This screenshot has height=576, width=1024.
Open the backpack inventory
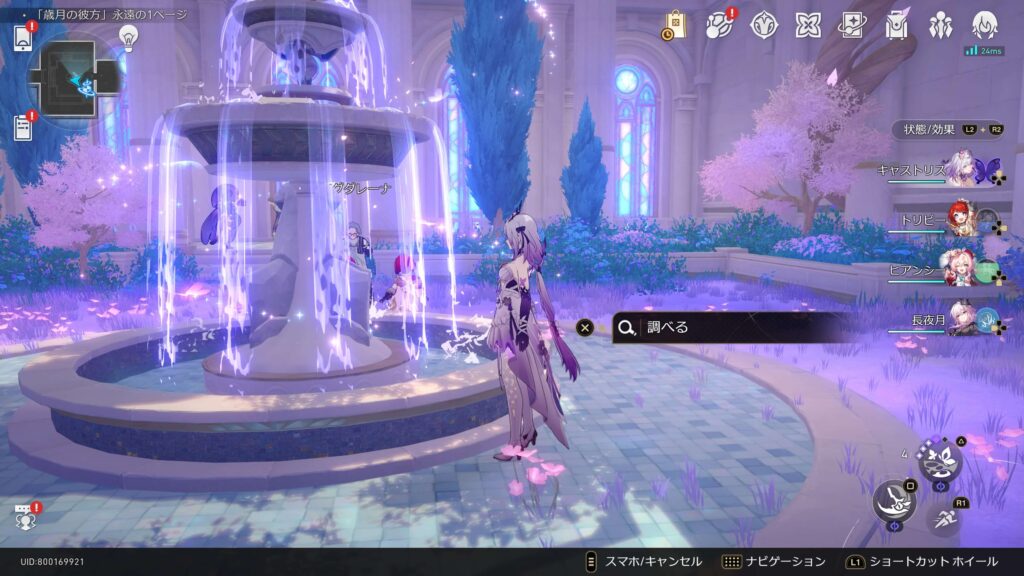(897, 25)
